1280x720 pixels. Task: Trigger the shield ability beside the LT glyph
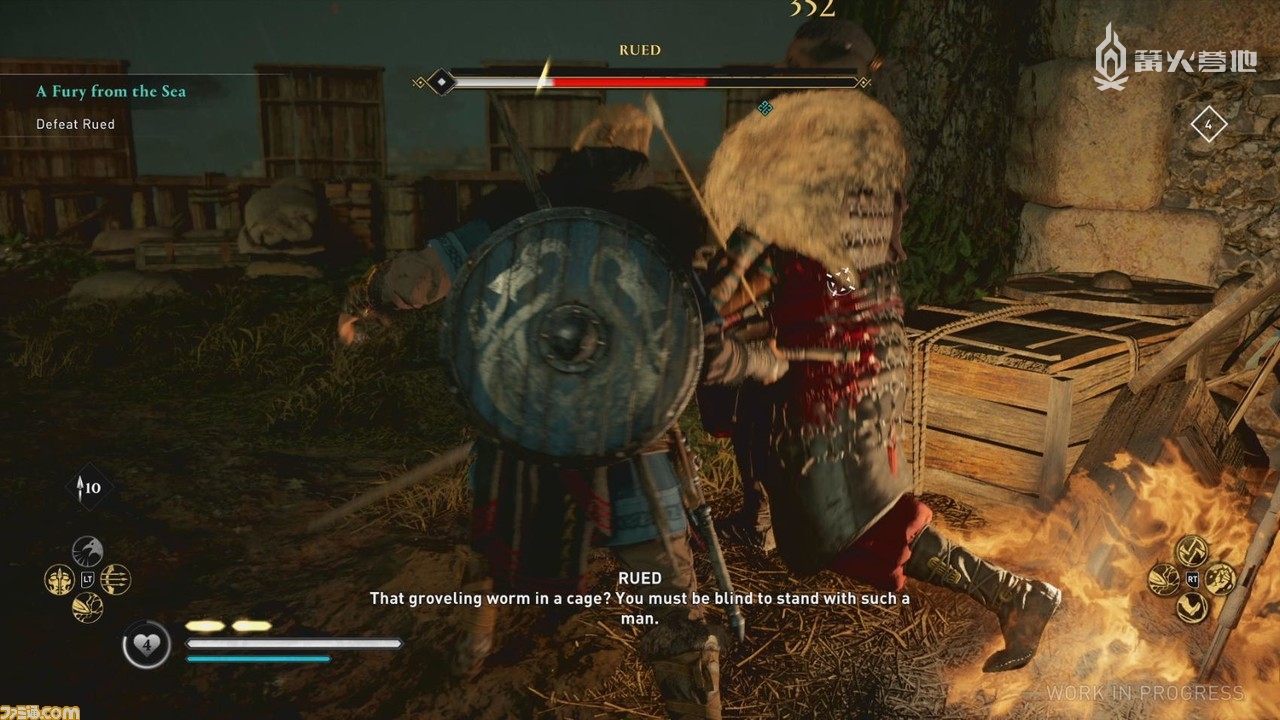pyautogui.click(x=87, y=607)
